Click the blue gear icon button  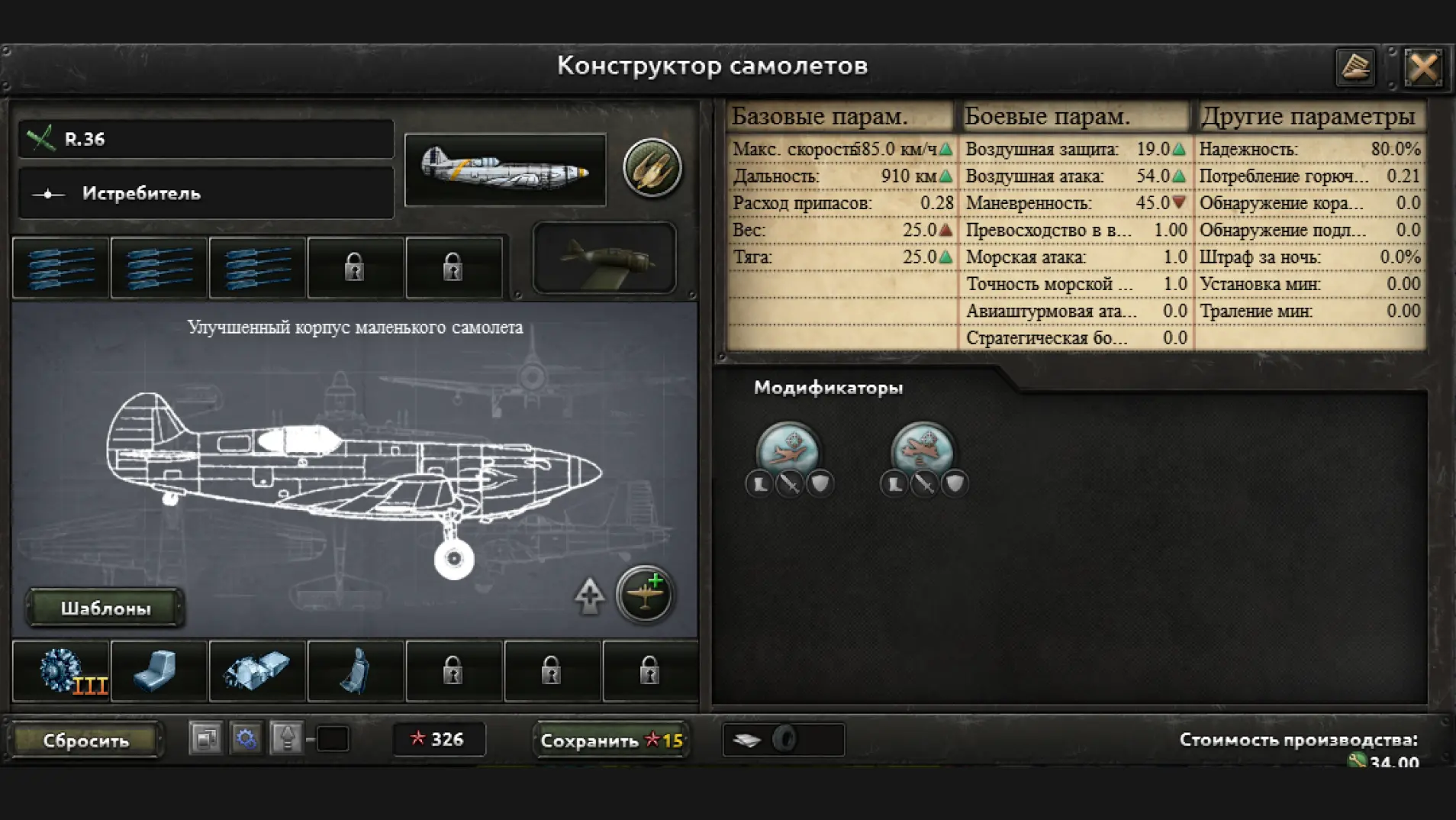(246, 738)
